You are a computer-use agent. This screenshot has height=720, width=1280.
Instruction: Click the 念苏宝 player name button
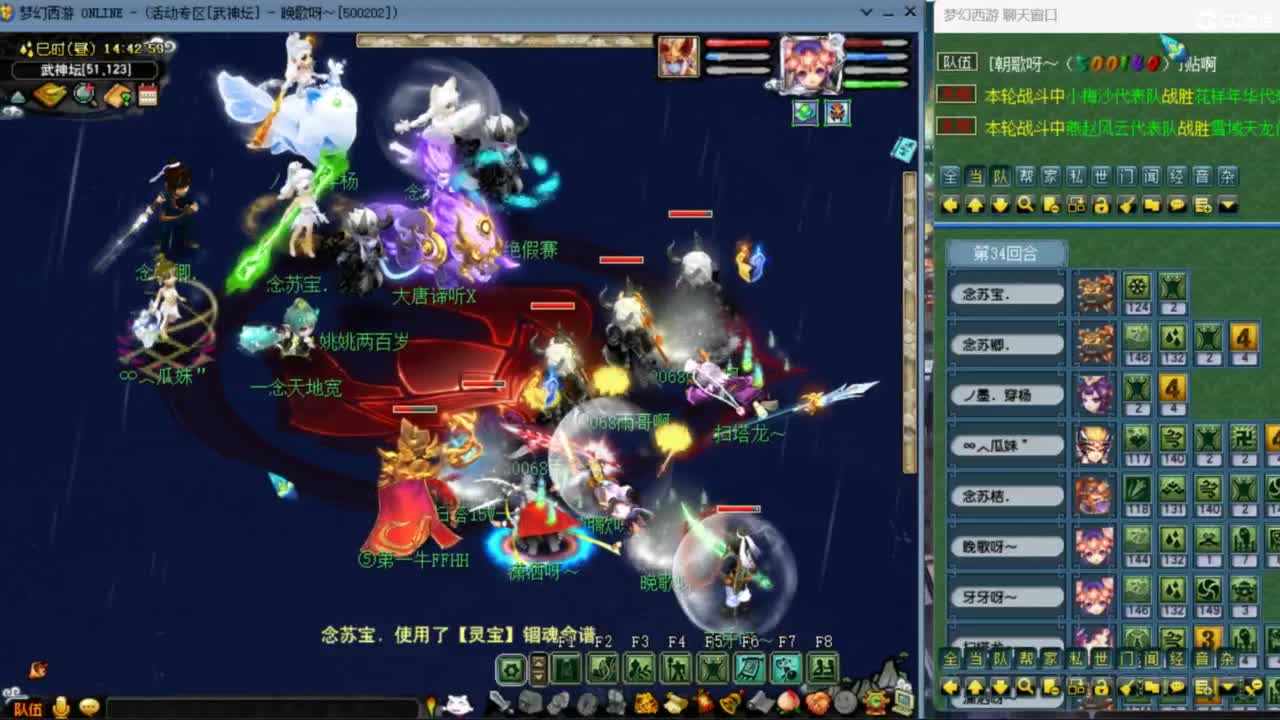[1005, 293]
